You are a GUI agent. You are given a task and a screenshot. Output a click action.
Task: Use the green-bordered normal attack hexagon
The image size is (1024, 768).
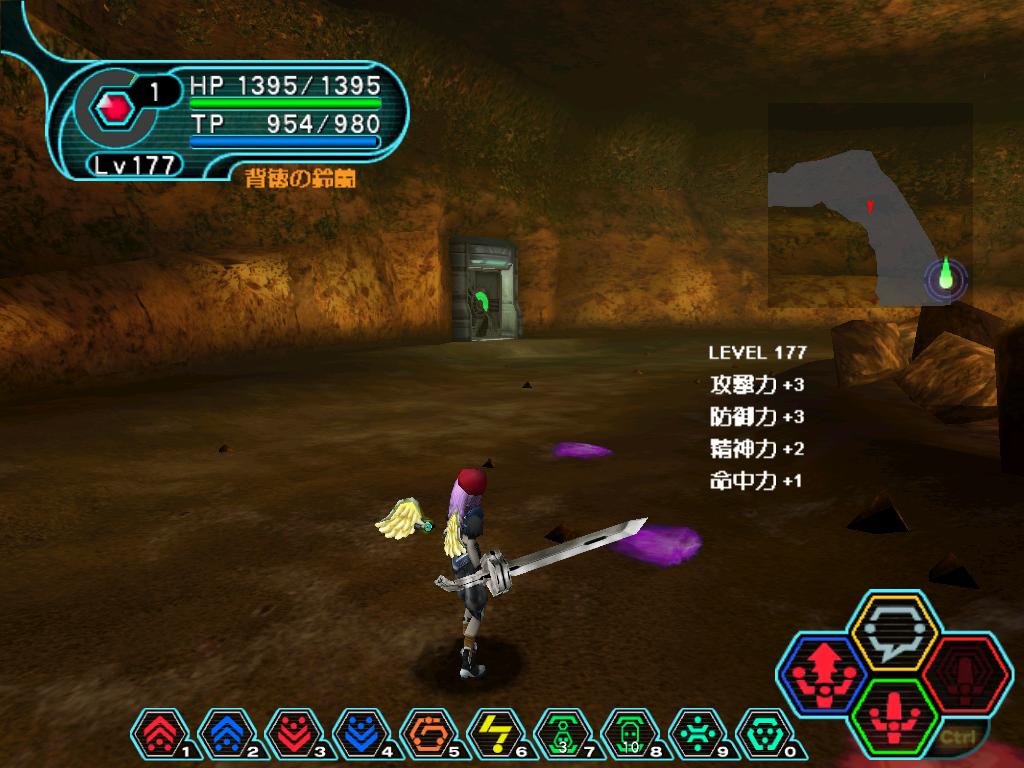pos(893,714)
